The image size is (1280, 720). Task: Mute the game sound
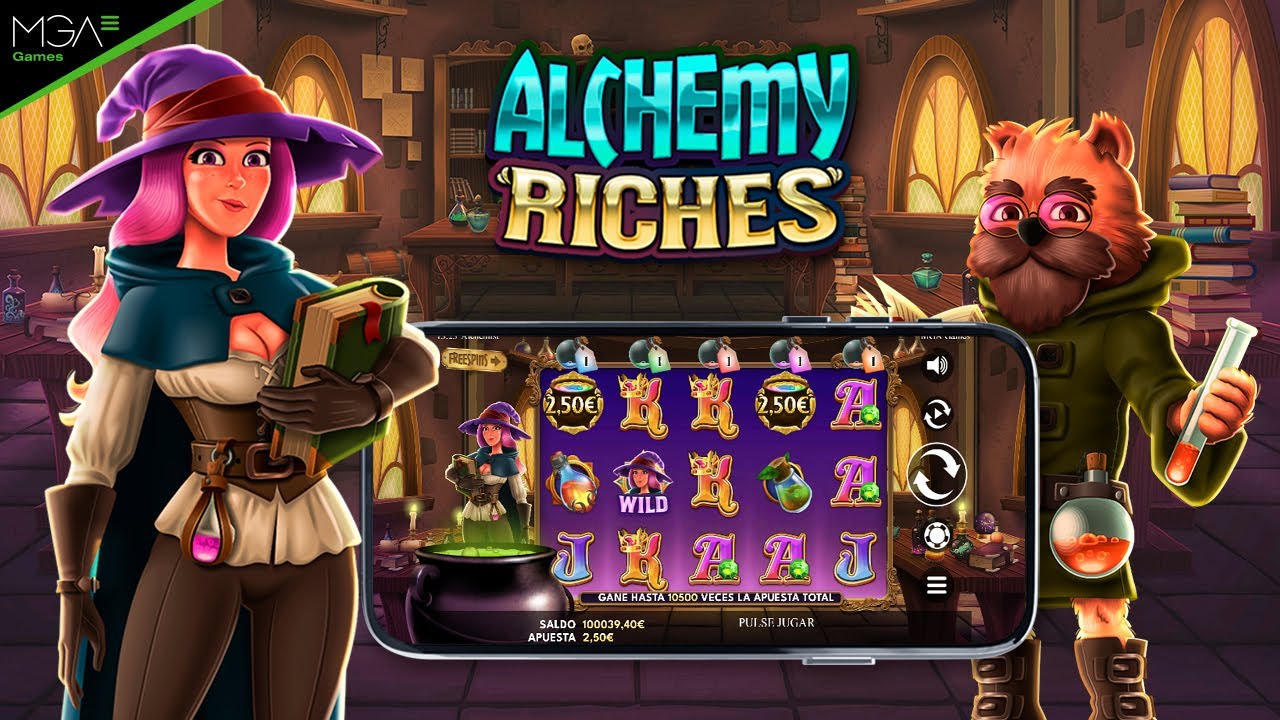pos(934,365)
